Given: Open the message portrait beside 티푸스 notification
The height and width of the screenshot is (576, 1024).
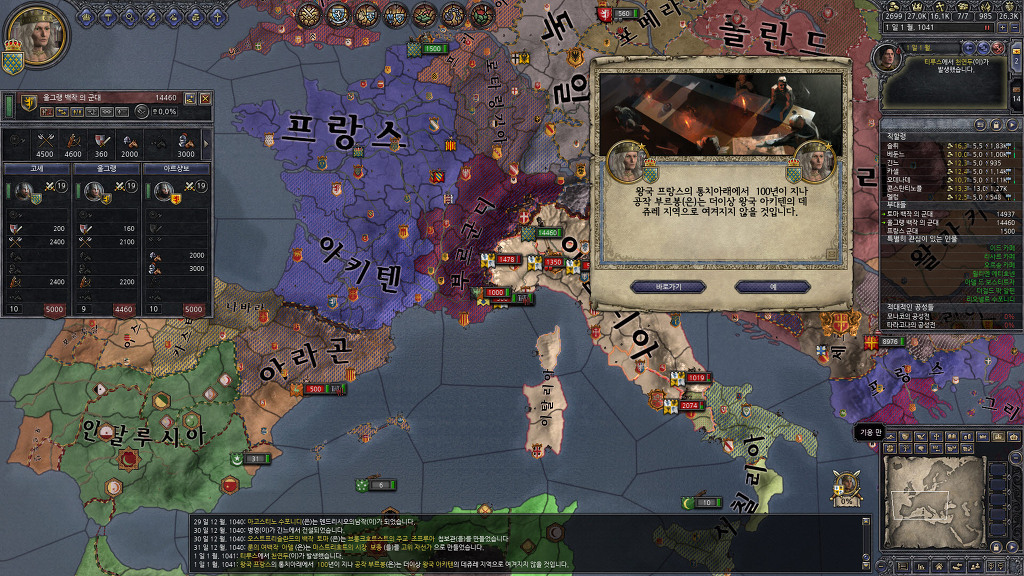Looking at the screenshot, I should 887,58.
